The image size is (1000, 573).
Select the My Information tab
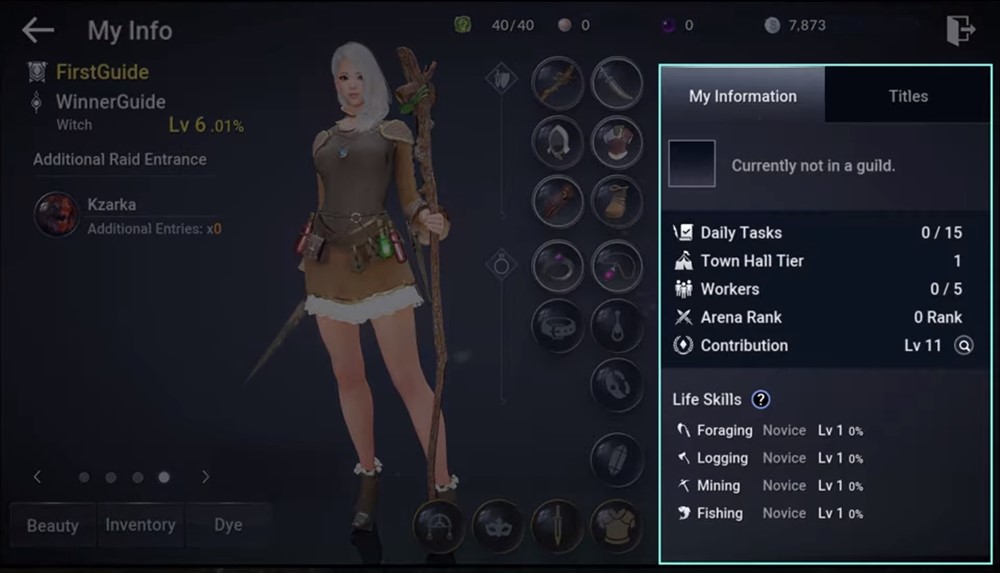coord(743,96)
